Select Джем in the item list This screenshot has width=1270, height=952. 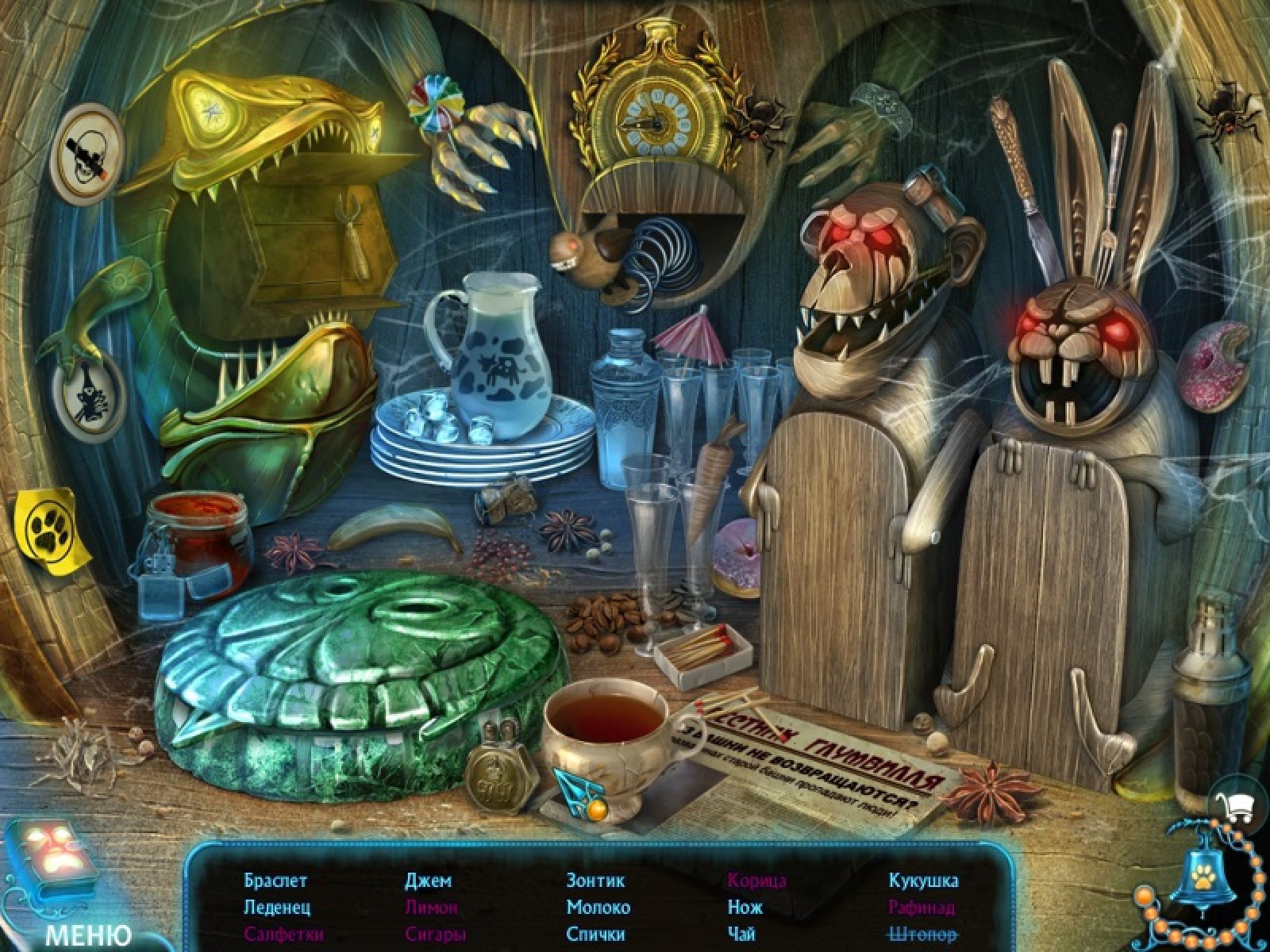click(428, 881)
